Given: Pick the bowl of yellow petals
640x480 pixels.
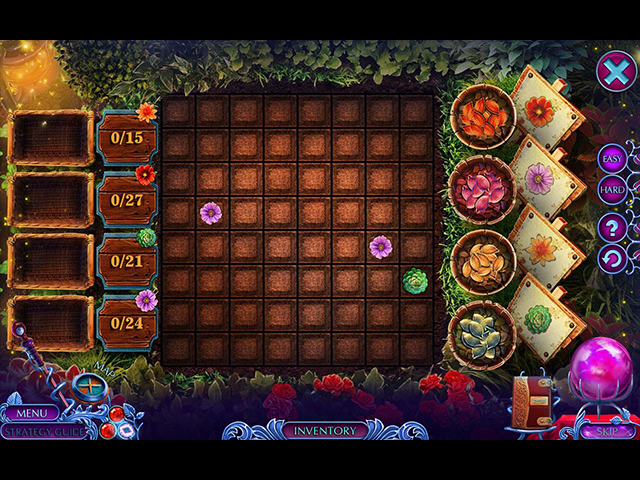Looking at the screenshot, I should (482, 260).
